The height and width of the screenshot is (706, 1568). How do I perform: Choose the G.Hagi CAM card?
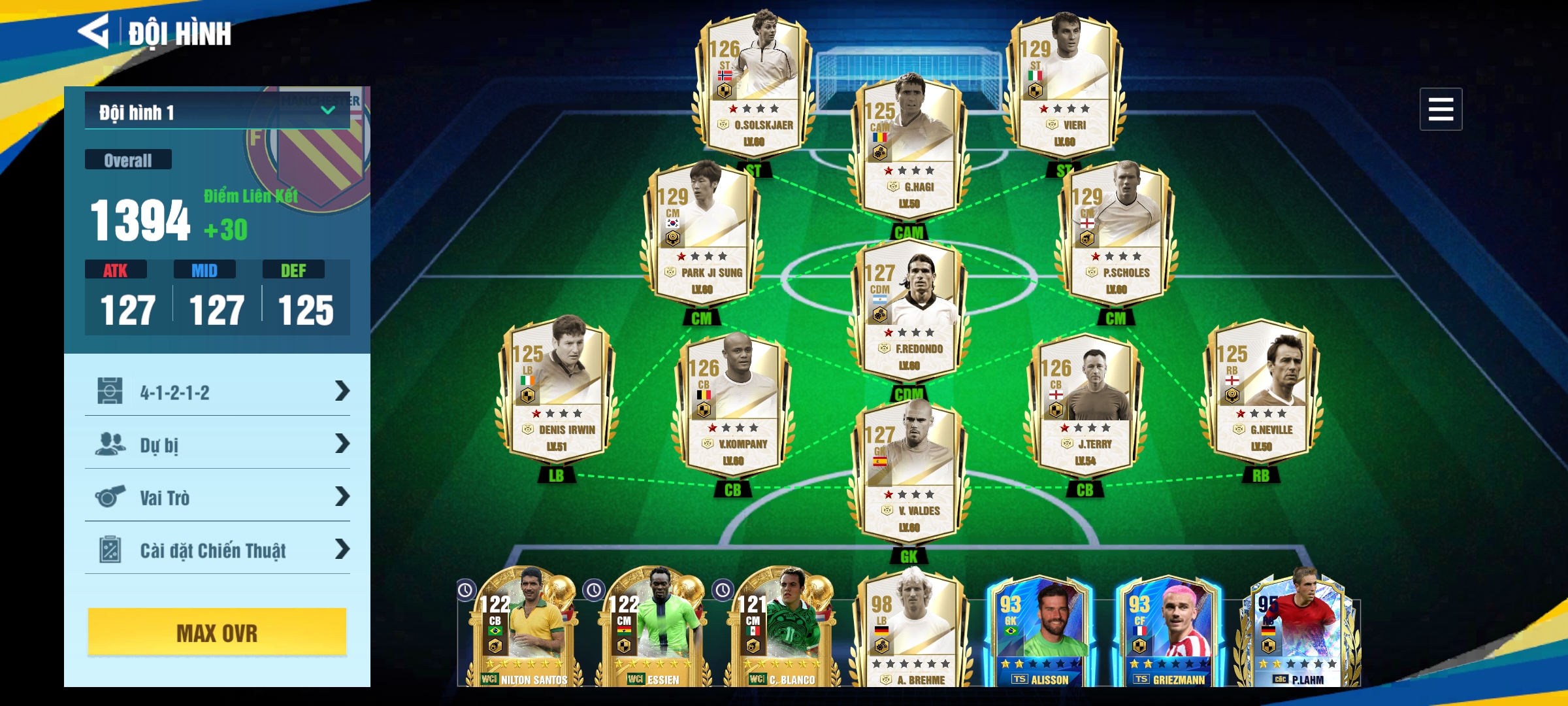(909, 147)
